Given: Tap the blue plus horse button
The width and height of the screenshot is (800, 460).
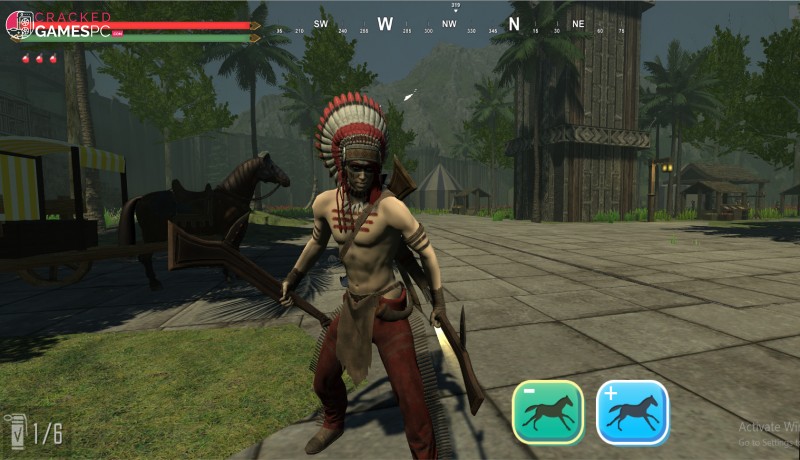Looking at the screenshot, I should click(x=632, y=412).
